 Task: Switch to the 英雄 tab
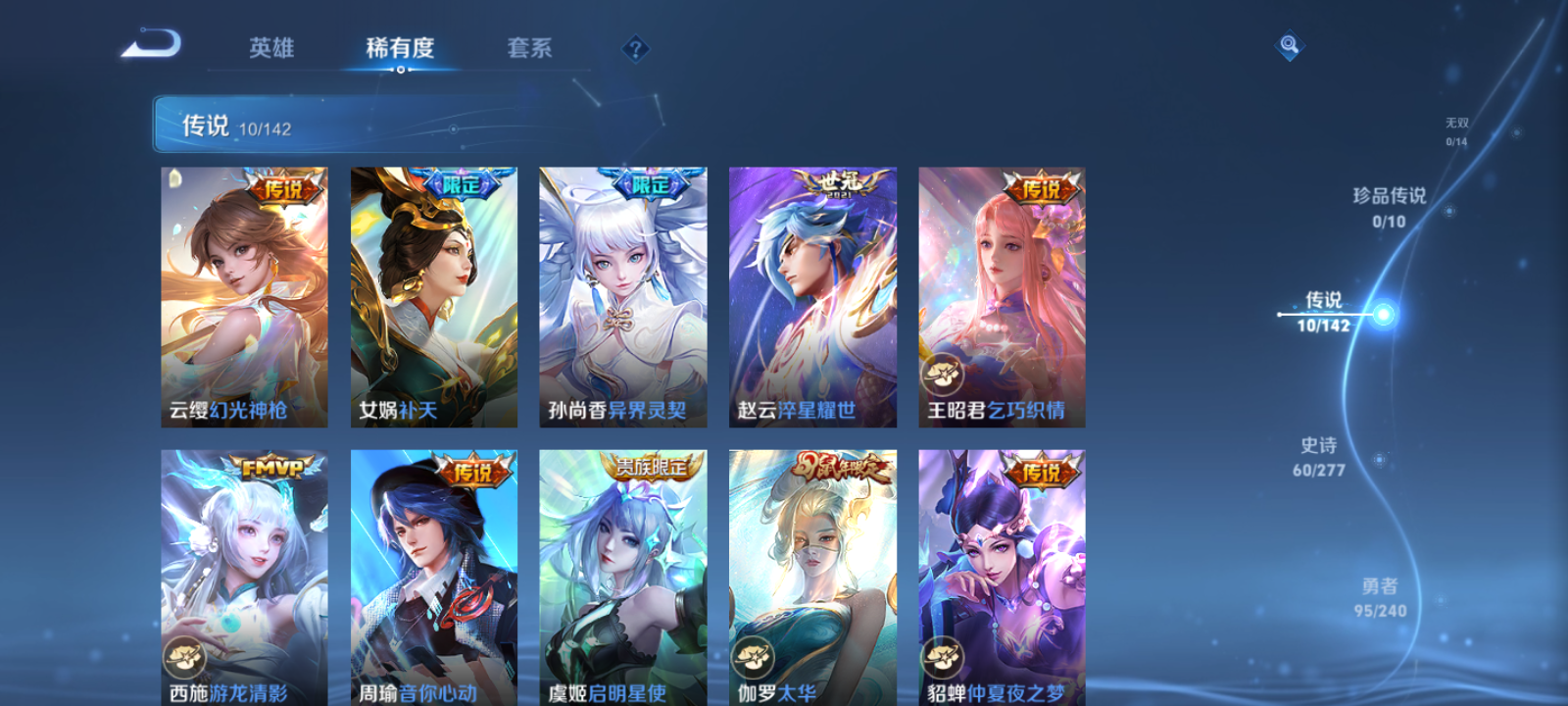[271, 48]
